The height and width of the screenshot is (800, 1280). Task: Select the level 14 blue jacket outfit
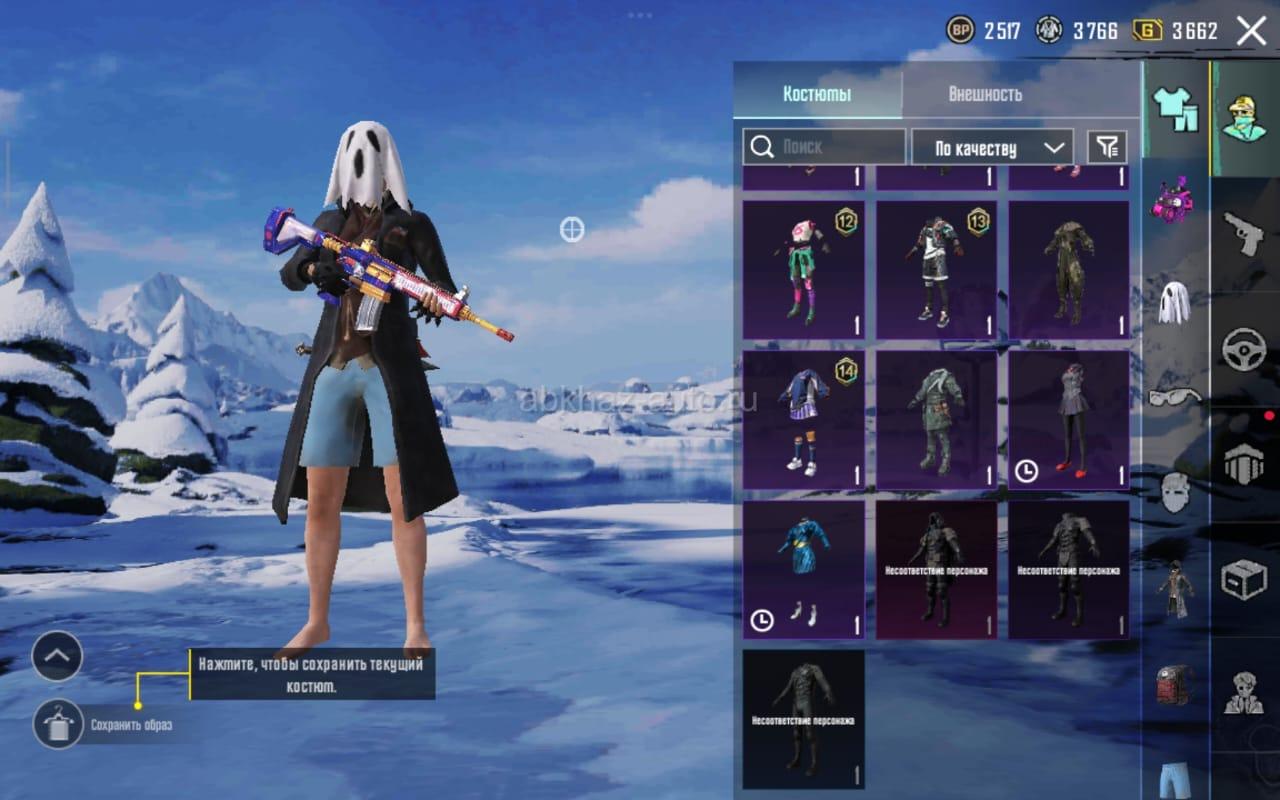click(804, 420)
